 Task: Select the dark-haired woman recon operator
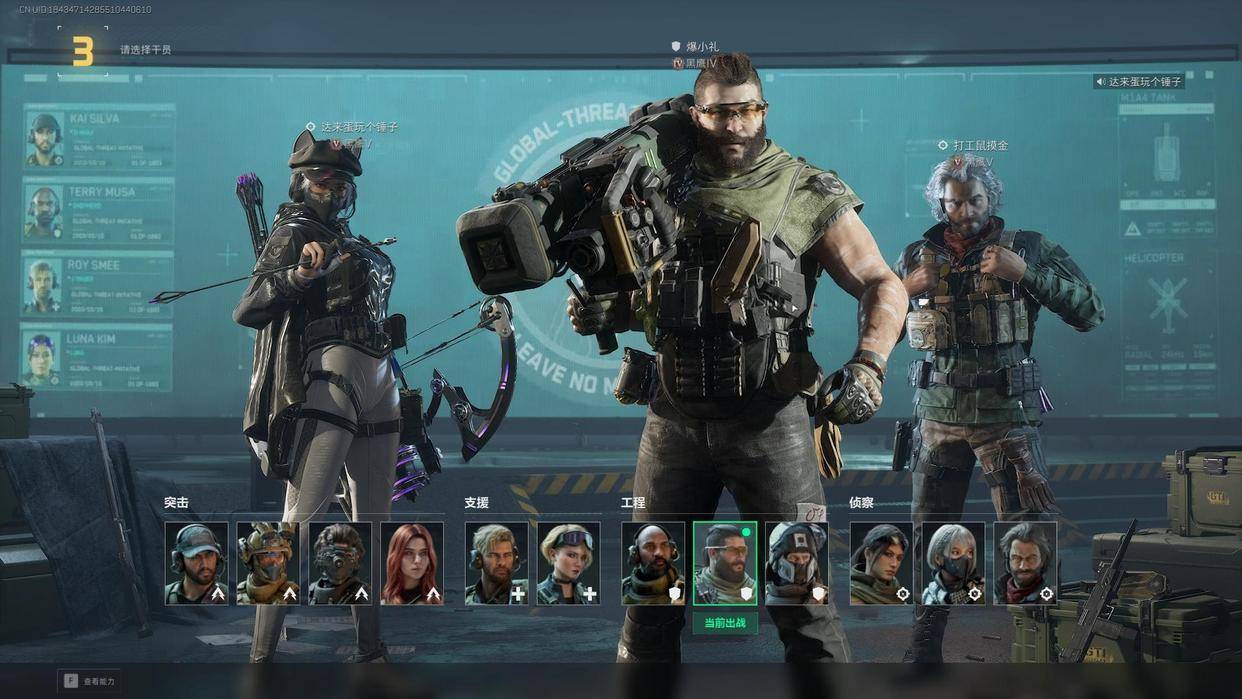[x=881, y=563]
